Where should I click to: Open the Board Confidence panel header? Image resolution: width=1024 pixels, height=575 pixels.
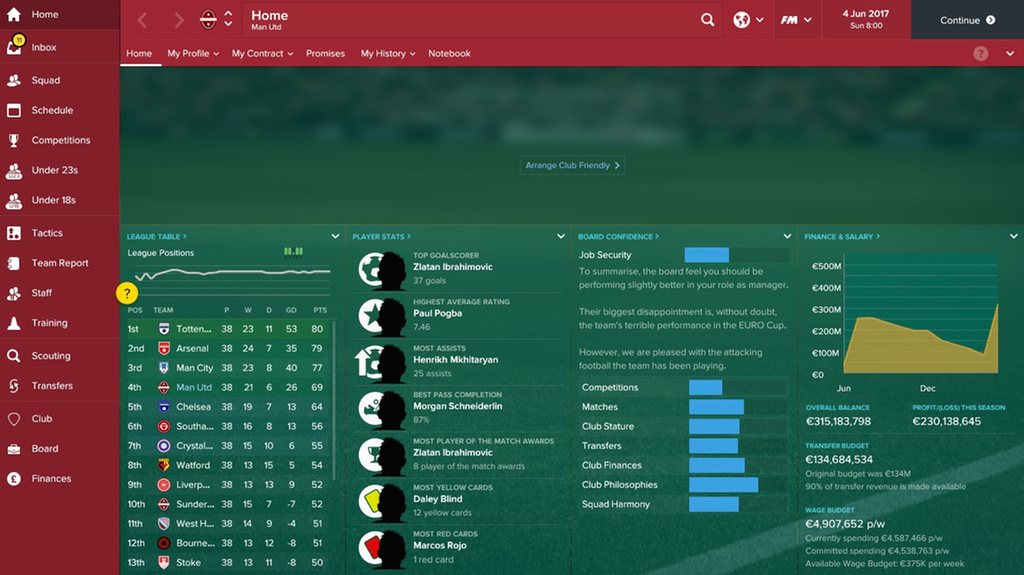(619, 237)
